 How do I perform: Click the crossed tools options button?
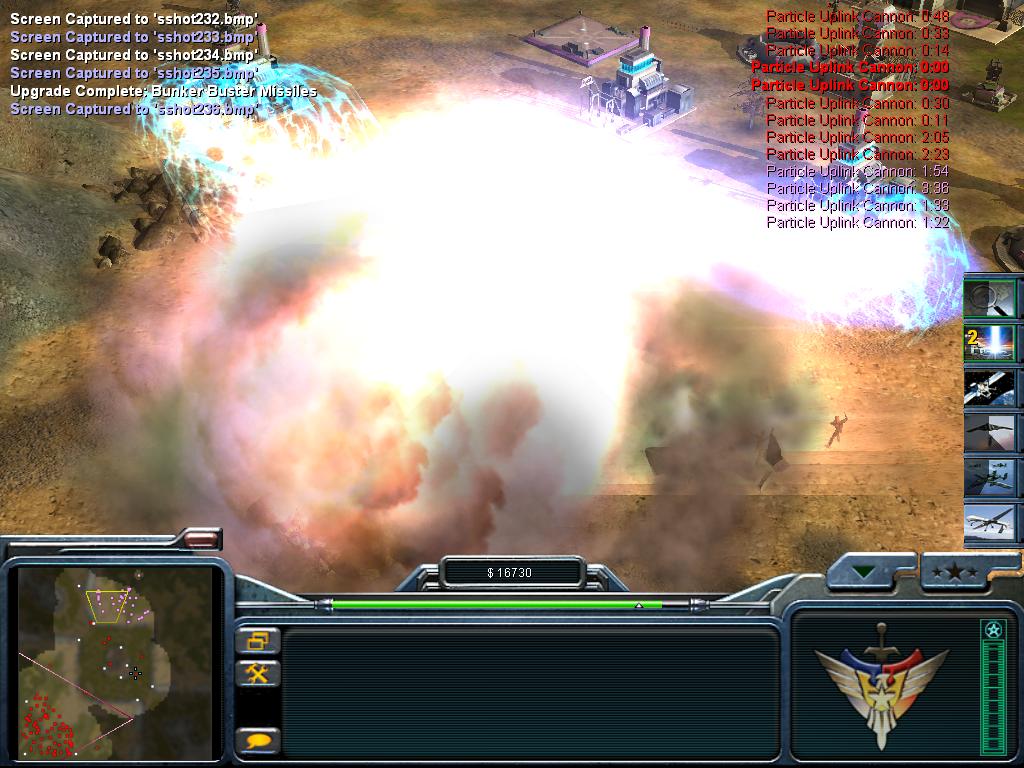[x=258, y=673]
